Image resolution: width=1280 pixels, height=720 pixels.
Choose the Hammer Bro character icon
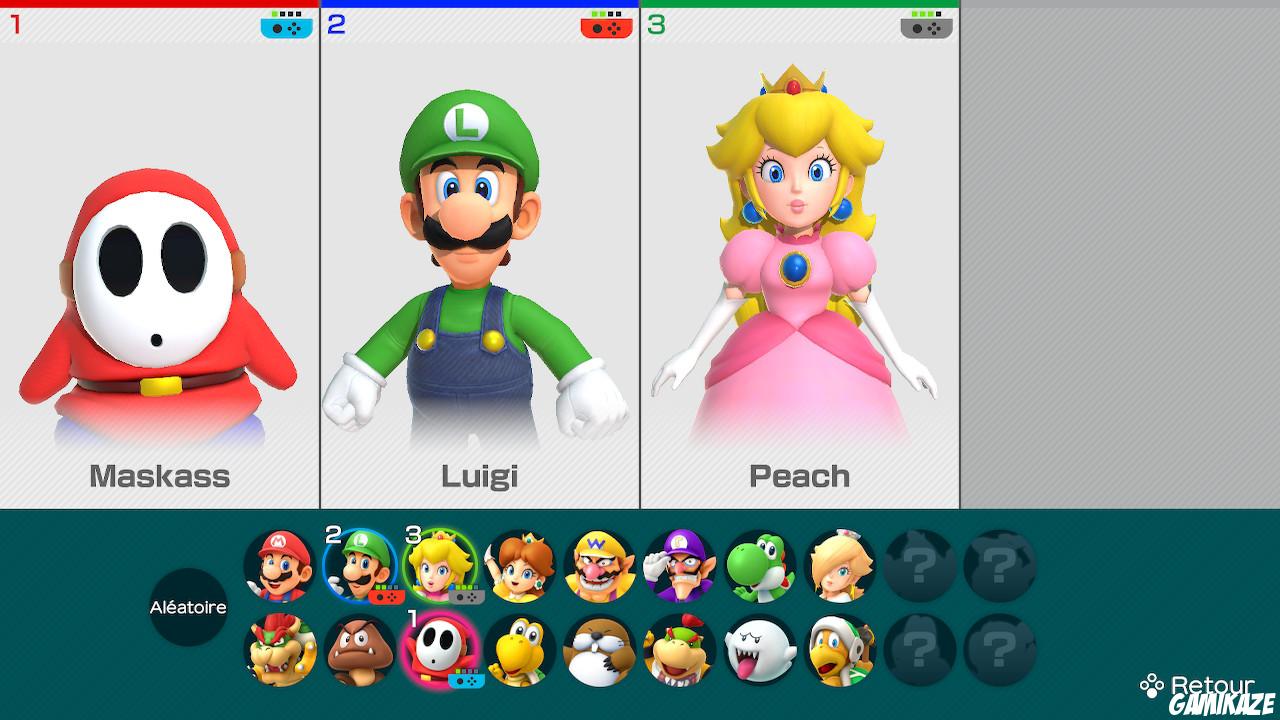(838, 650)
